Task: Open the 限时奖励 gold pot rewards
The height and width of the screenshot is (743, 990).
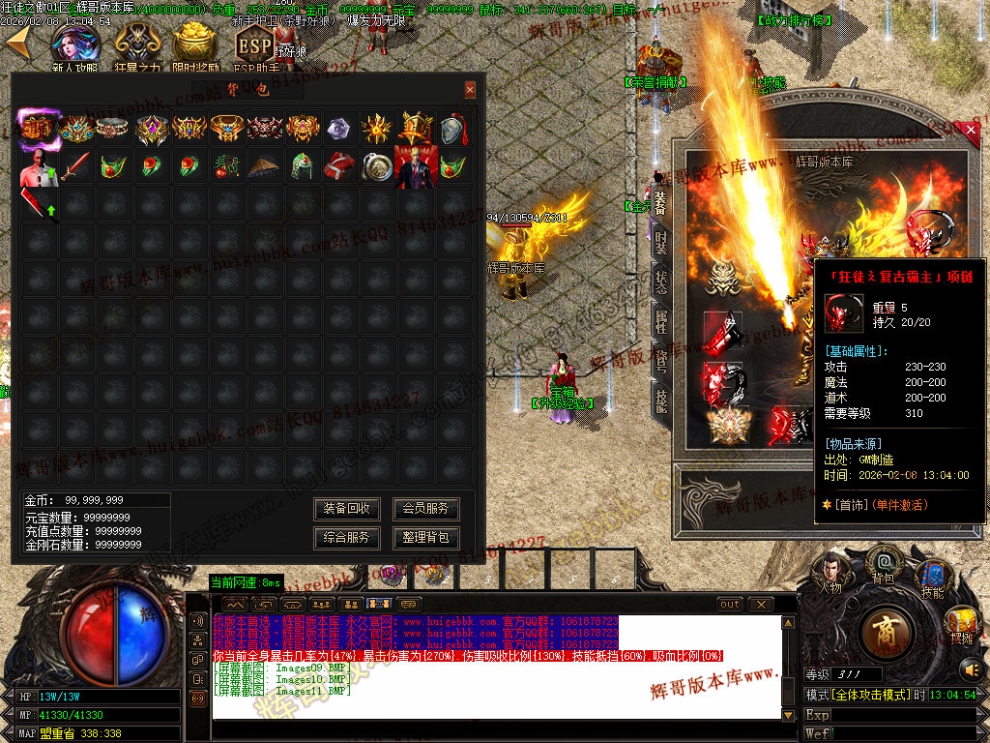Action: [x=195, y=46]
